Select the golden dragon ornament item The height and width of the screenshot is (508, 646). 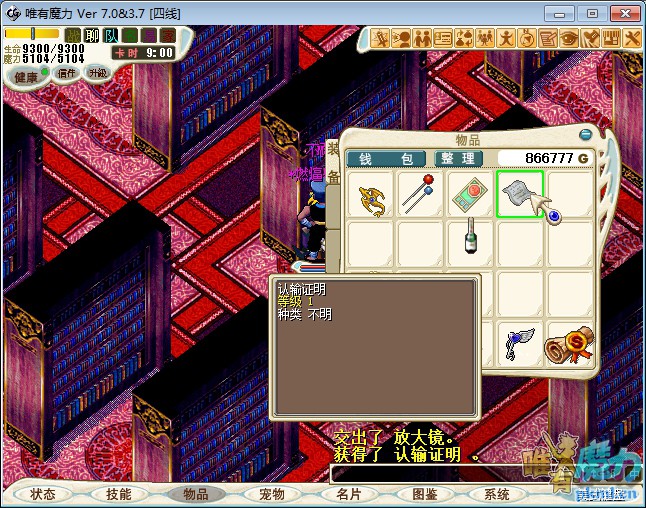(x=370, y=195)
